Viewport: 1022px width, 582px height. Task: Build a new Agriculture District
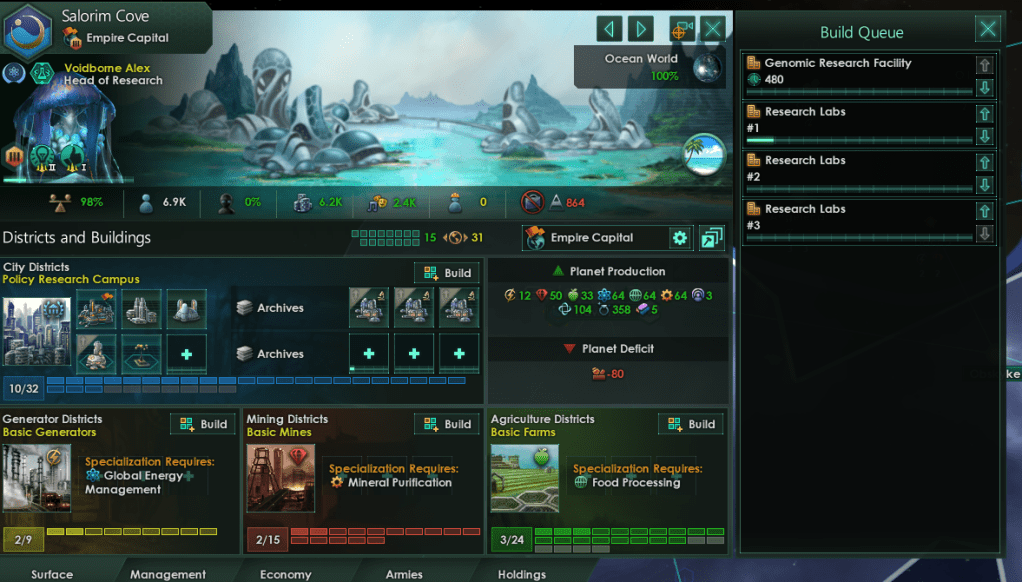coord(691,424)
